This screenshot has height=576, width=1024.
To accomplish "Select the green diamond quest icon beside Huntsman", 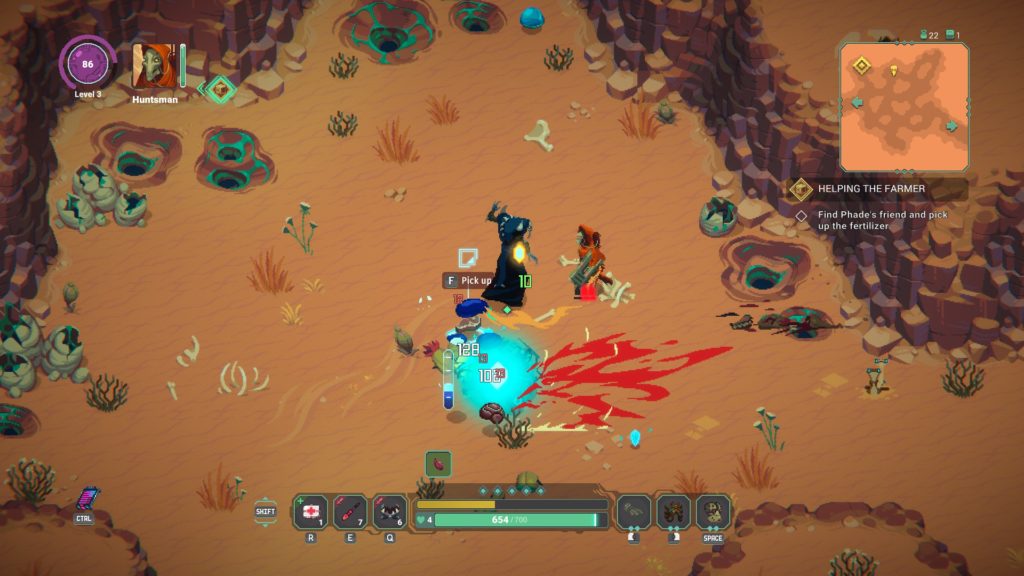I will click(x=221, y=90).
